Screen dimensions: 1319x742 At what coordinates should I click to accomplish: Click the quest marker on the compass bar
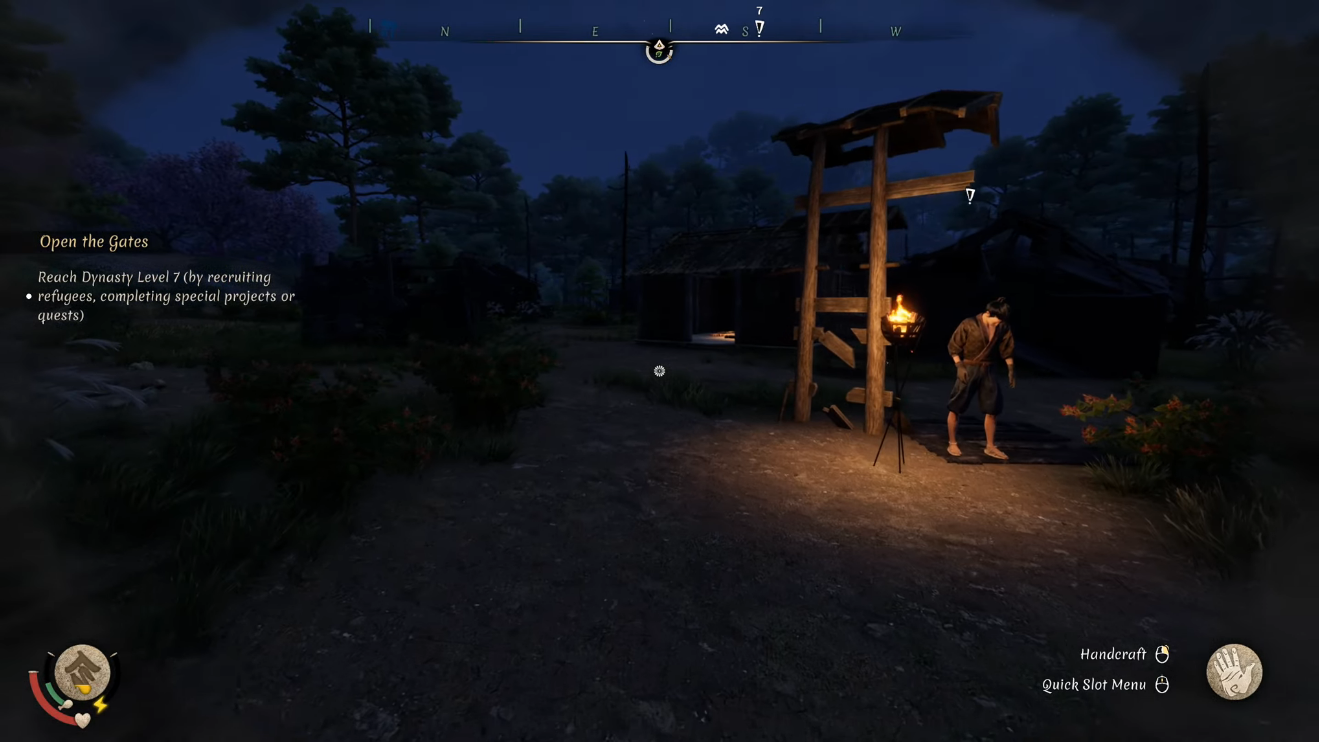tap(760, 28)
